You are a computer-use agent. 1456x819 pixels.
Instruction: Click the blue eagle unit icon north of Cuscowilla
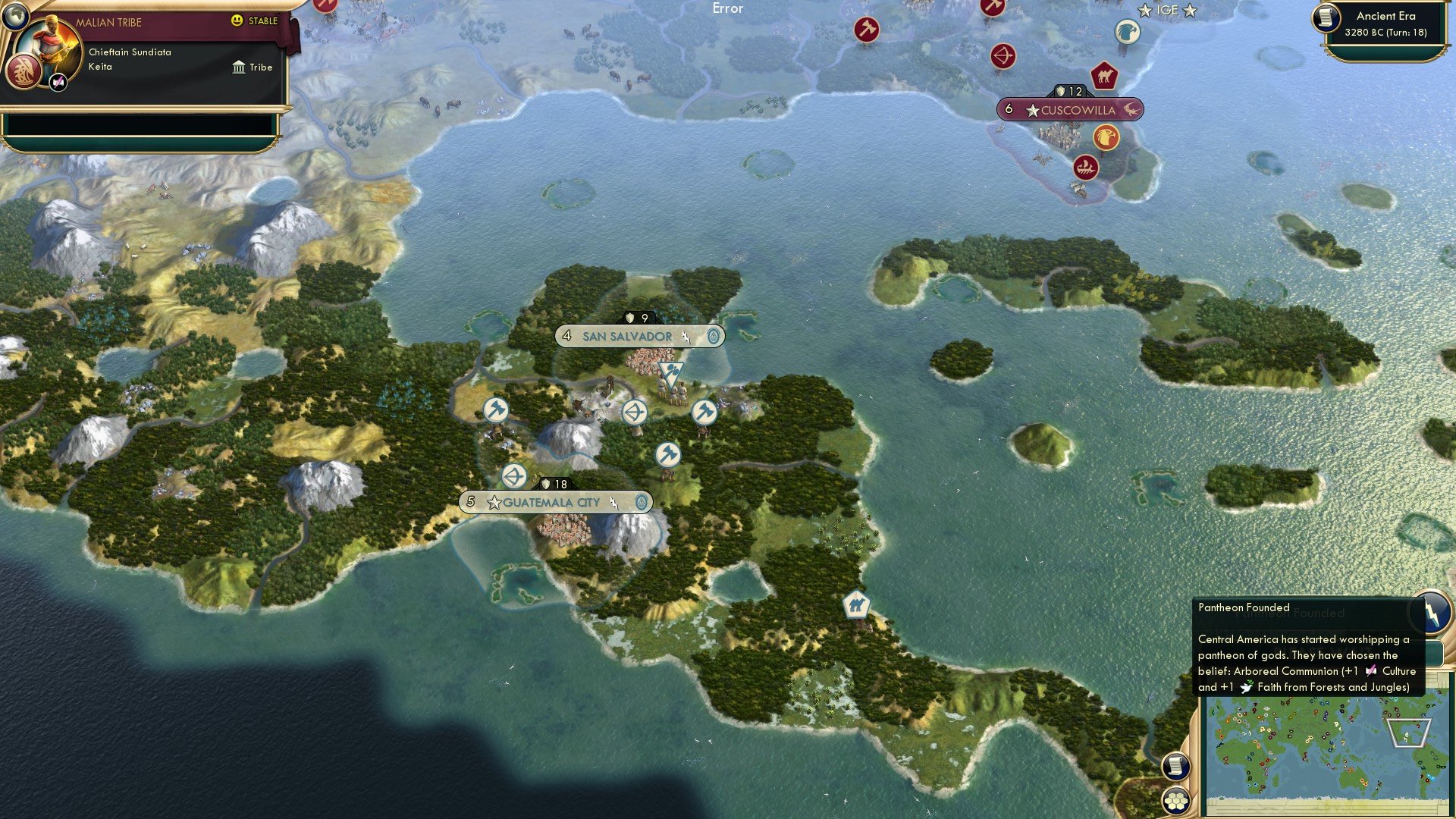click(x=1128, y=30)
